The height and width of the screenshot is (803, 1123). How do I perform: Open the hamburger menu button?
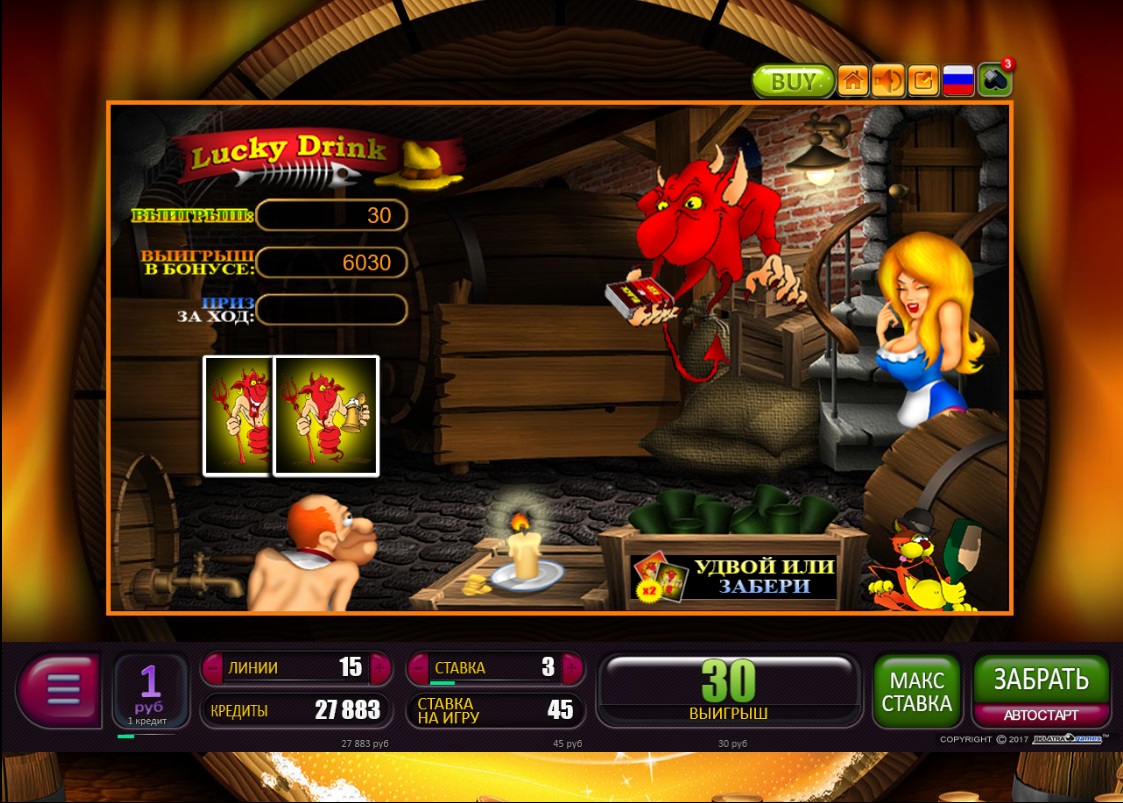point(62,689)
